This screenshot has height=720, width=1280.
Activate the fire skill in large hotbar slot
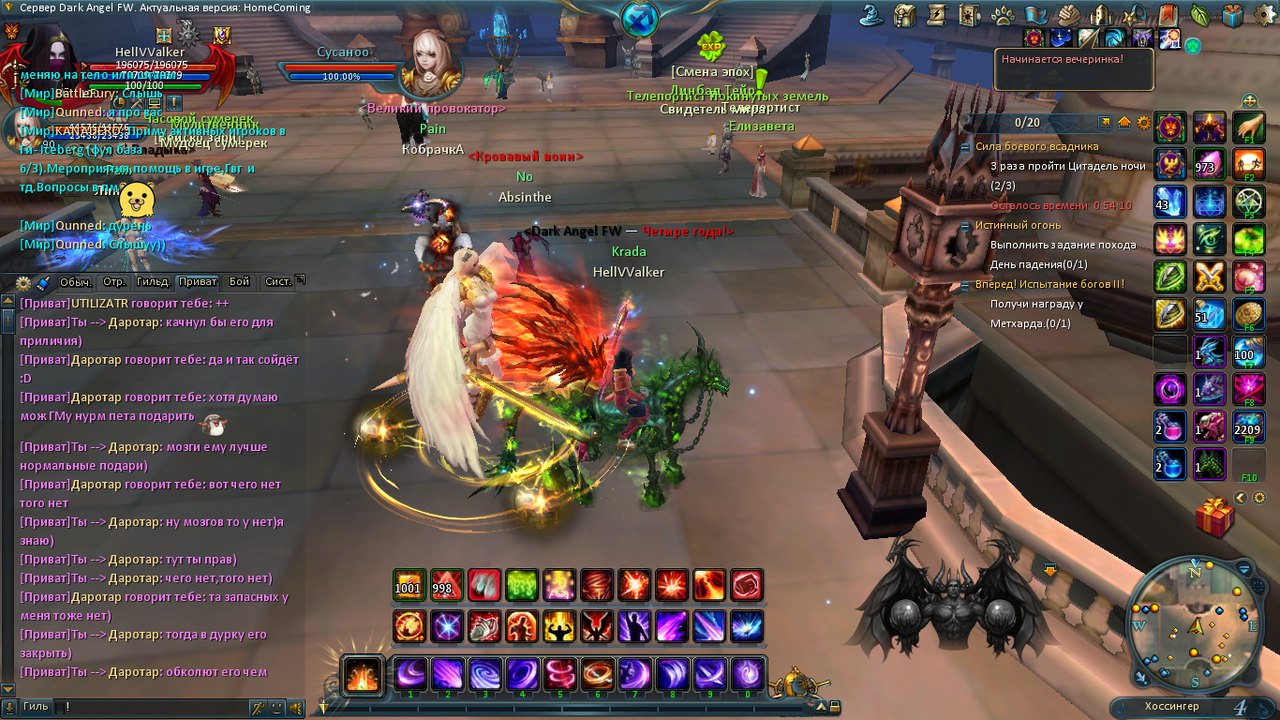[361, 674]
